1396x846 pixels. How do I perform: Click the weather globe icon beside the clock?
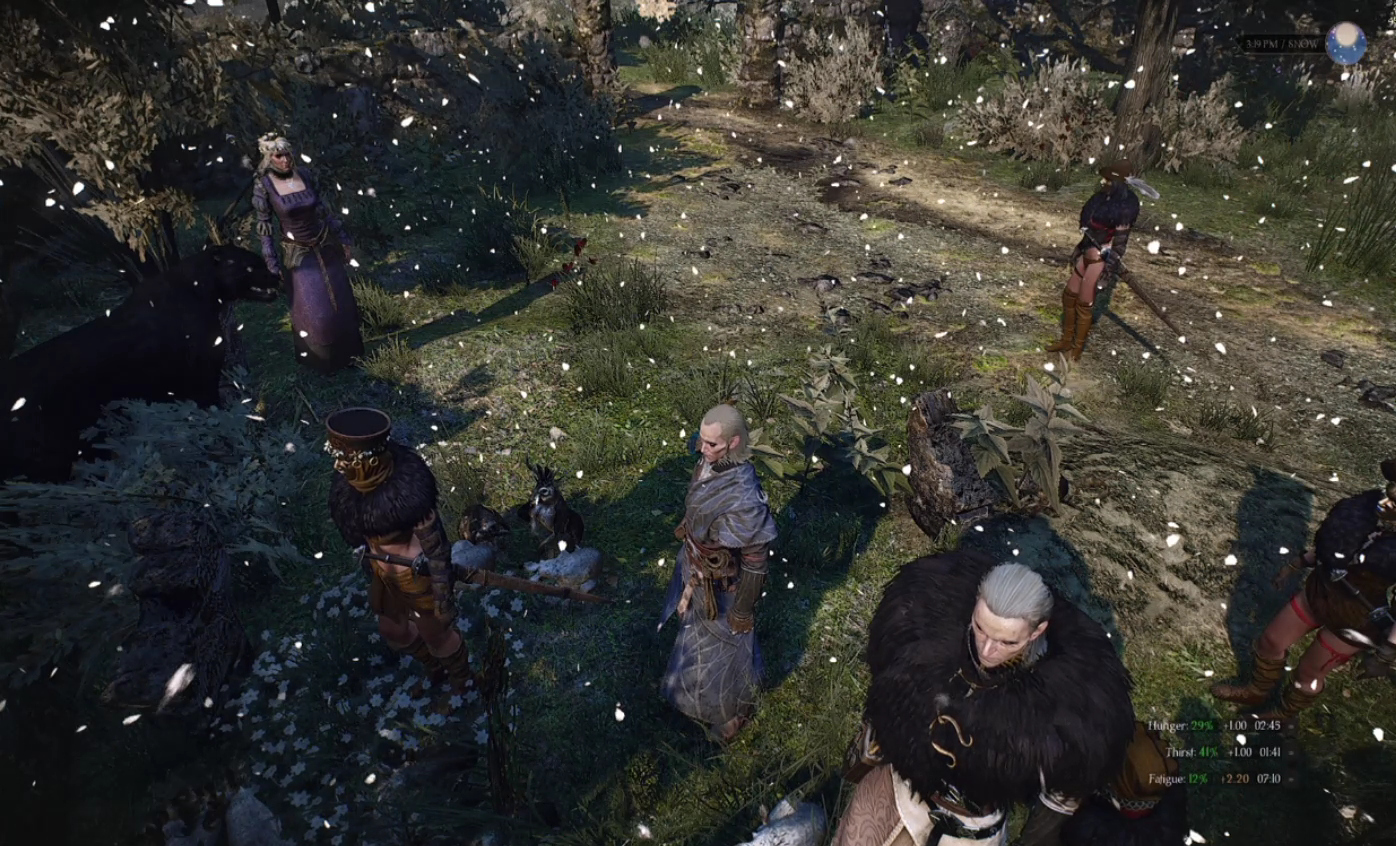(1345, 43)
